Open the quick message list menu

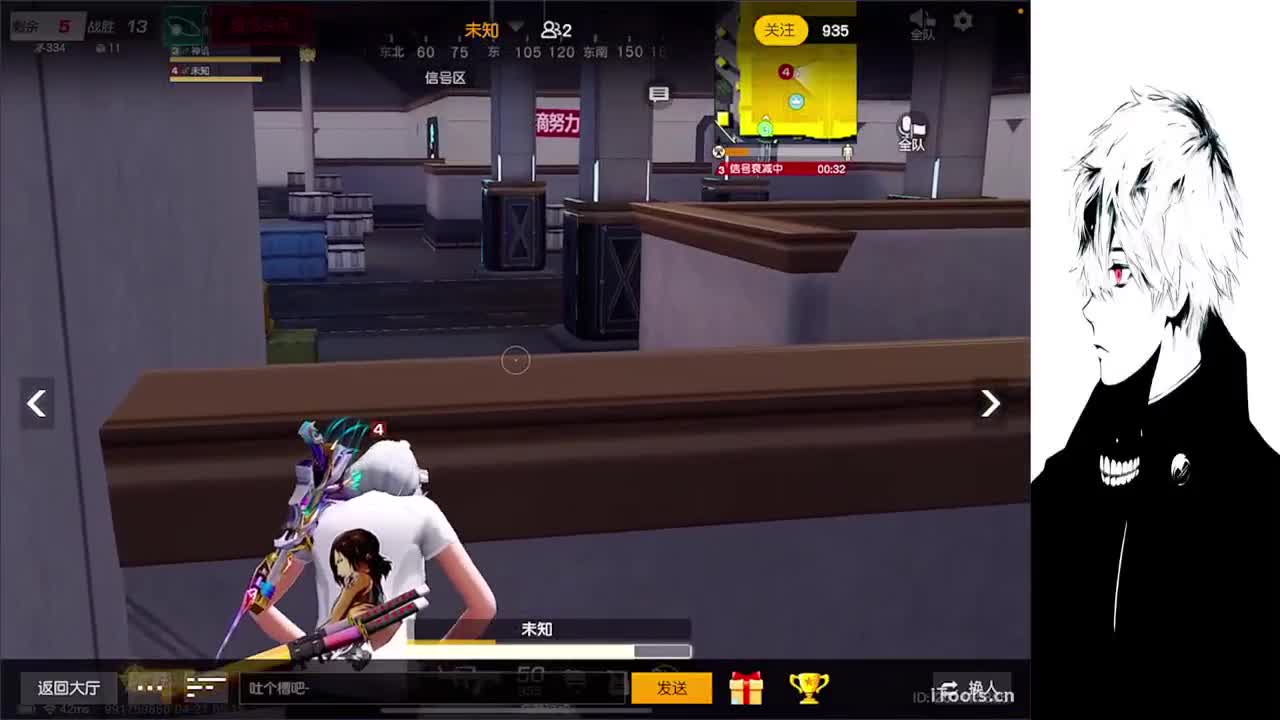click(206, 688)
